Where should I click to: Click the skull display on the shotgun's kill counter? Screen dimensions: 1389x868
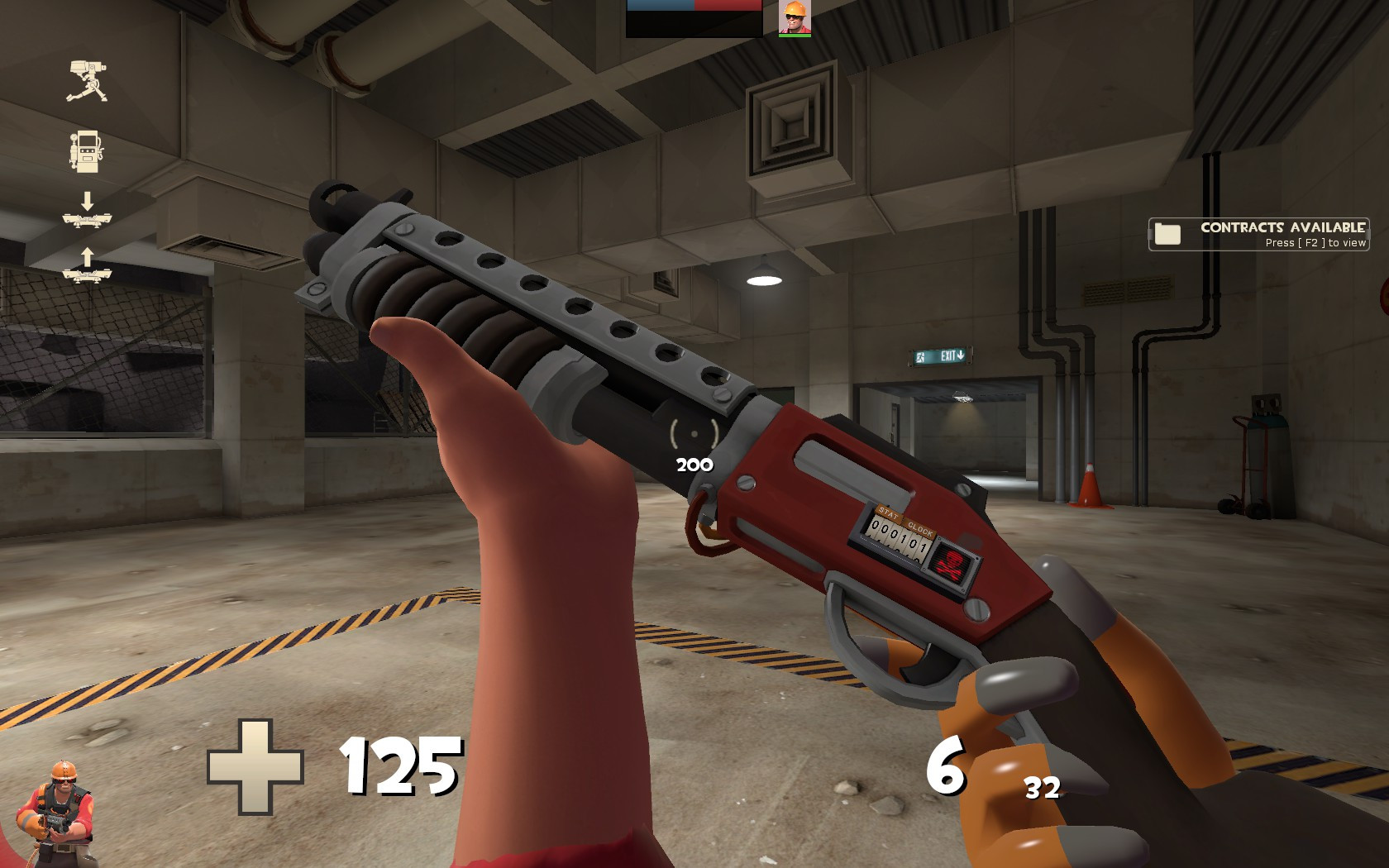[952, 562]
